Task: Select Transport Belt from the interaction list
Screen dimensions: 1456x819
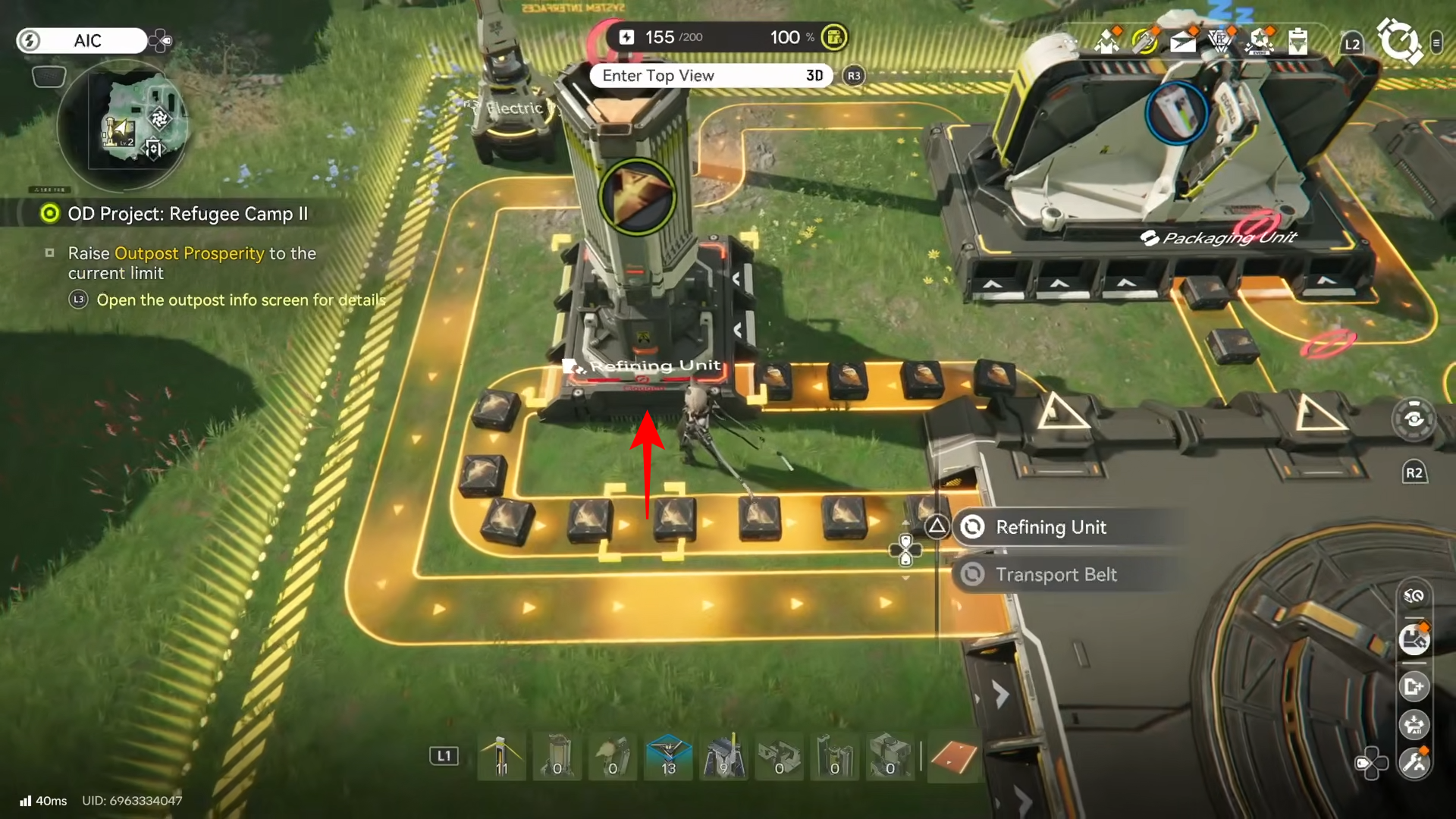Action: tap(1056, 575)
